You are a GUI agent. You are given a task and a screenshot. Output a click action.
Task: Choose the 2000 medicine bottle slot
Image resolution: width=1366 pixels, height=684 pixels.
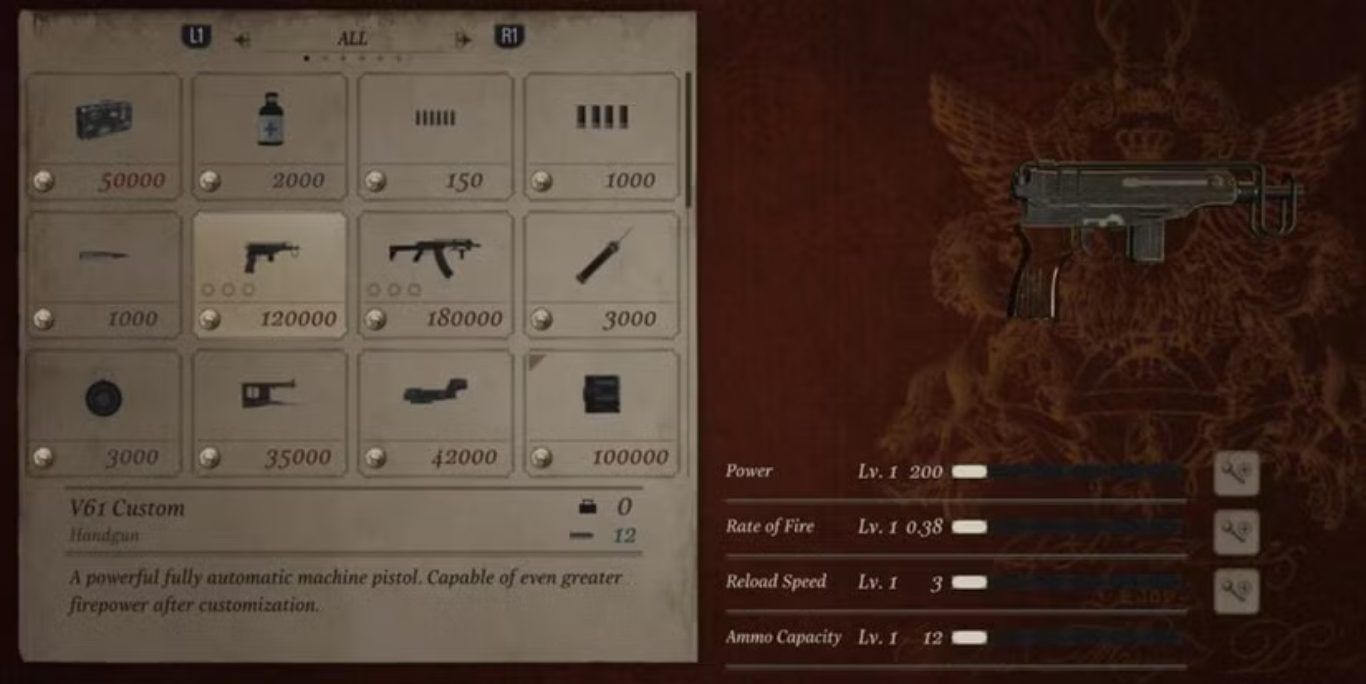pyautogui.click(x=270, y=136)
